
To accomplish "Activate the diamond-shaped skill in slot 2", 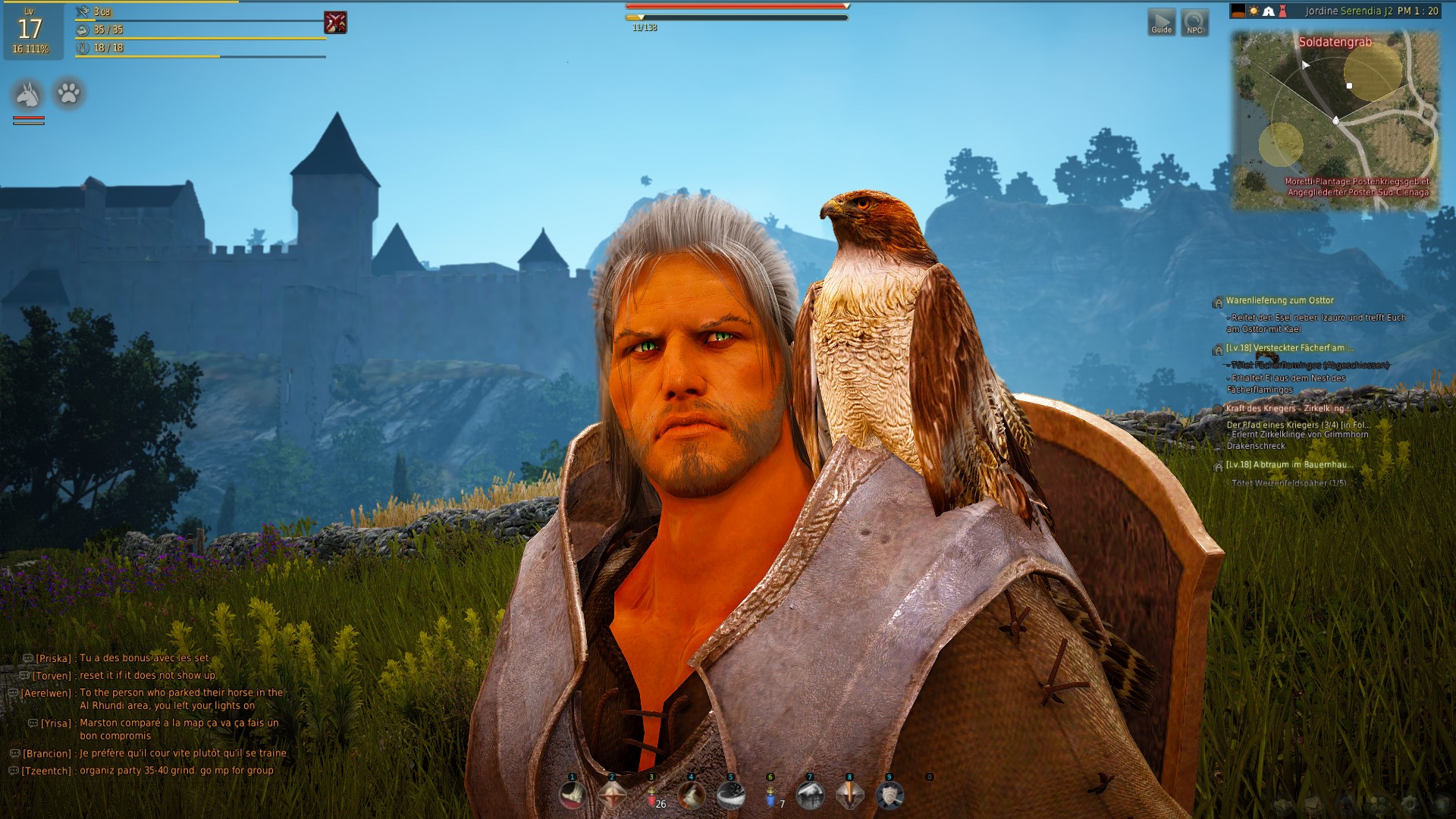I will [612, 795].
